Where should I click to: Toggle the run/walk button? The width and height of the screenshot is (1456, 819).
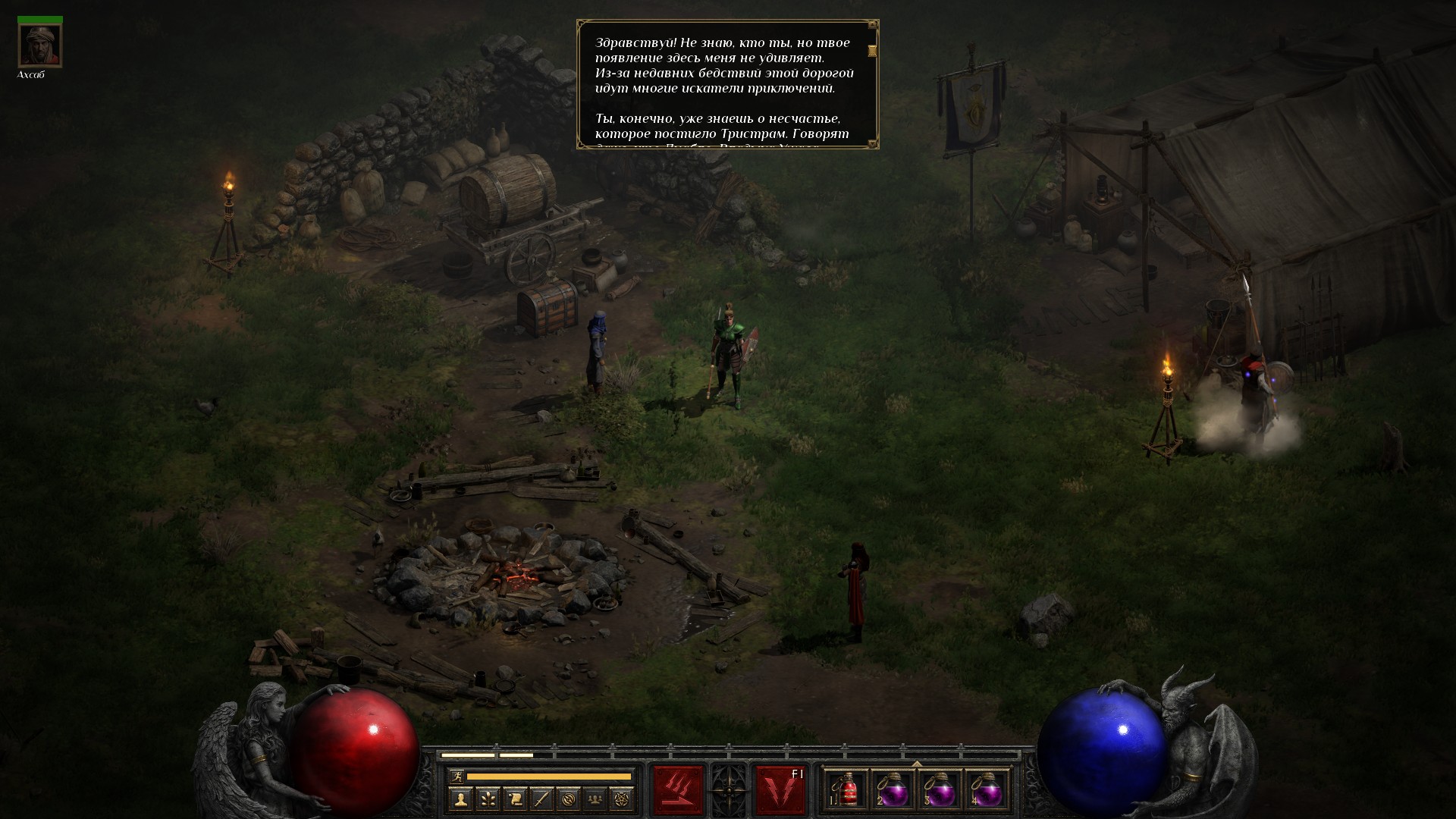coord(455,776)
